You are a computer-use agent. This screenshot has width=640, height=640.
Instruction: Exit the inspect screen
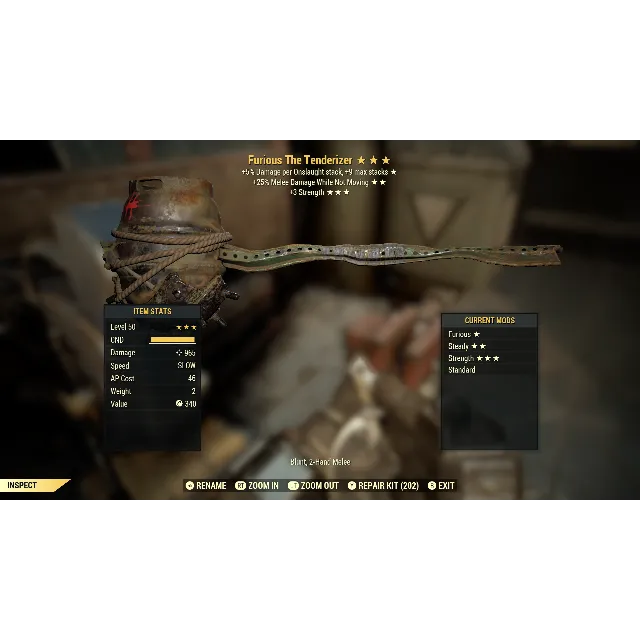coord(441,486)
